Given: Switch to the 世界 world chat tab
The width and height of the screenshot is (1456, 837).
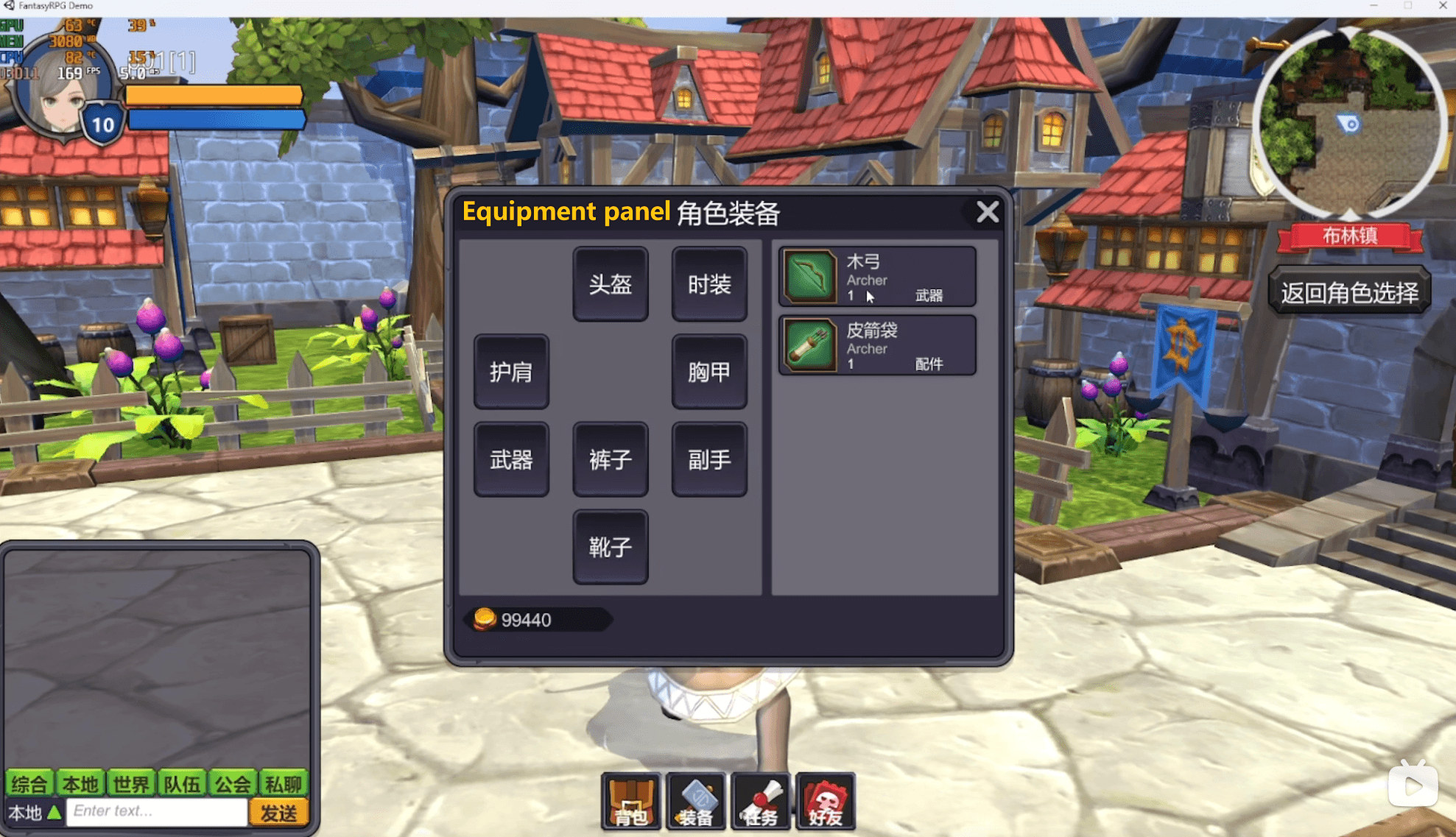Looking at the screenshot, I should pos(131,783).
